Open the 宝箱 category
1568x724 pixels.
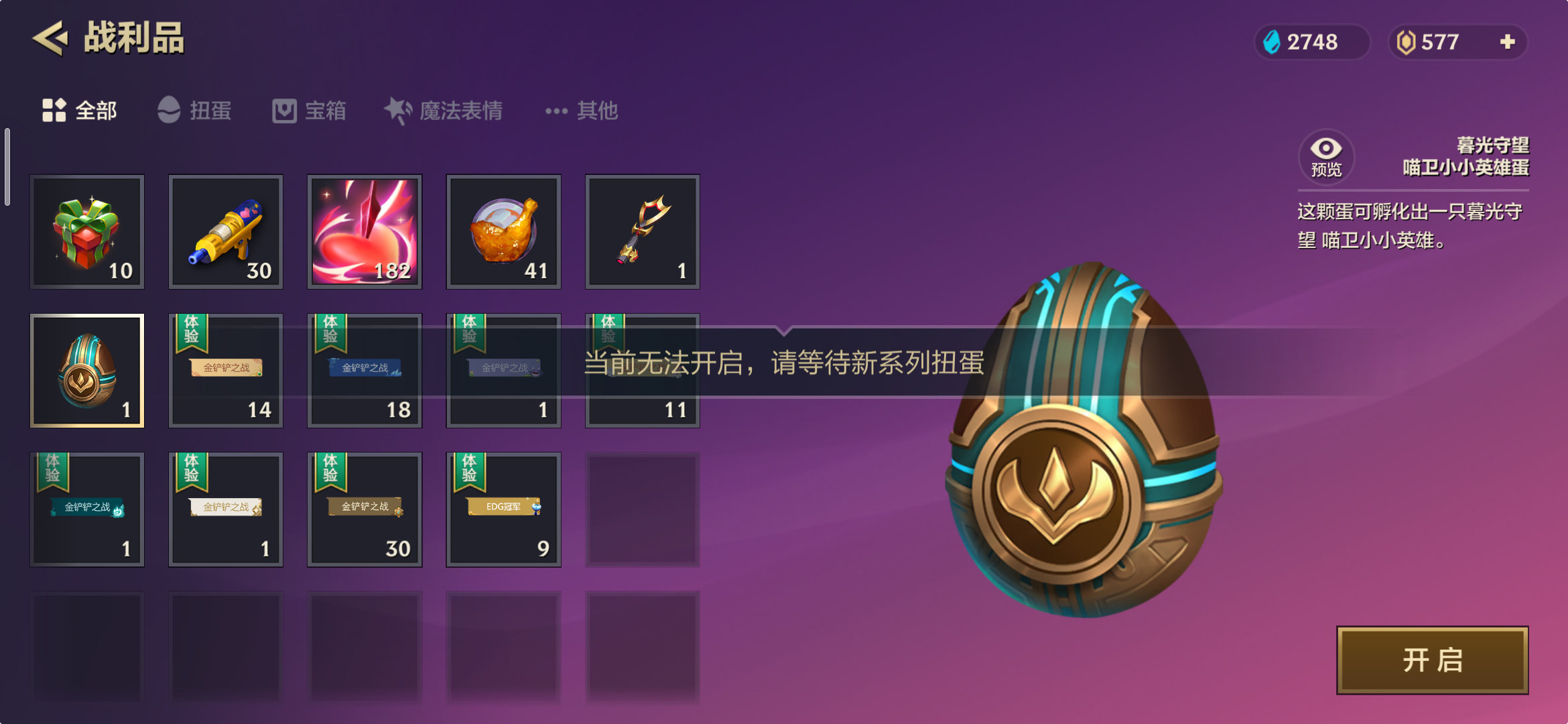click(x=310, y=110)
